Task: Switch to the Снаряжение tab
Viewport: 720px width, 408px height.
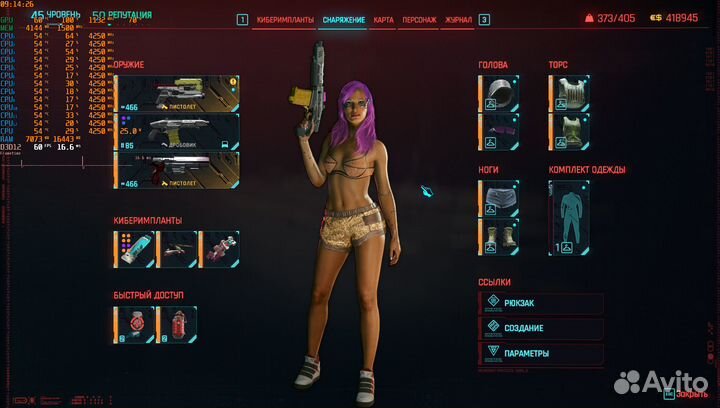Action: coord(343,19)
